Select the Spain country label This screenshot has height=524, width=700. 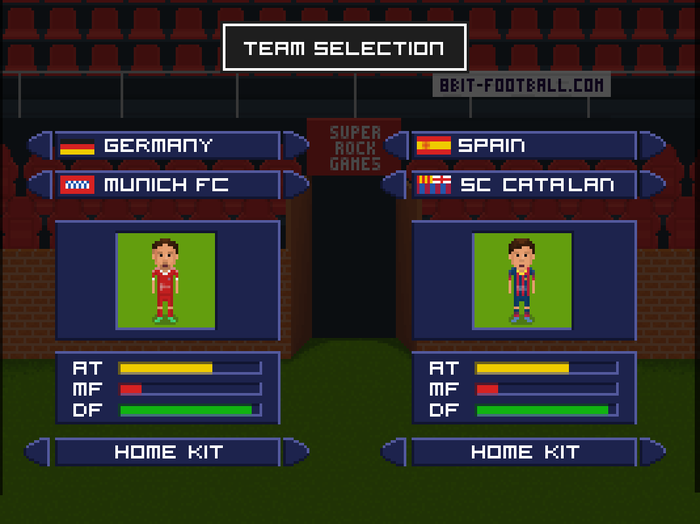pyautogui.click(x=524, y=146)
